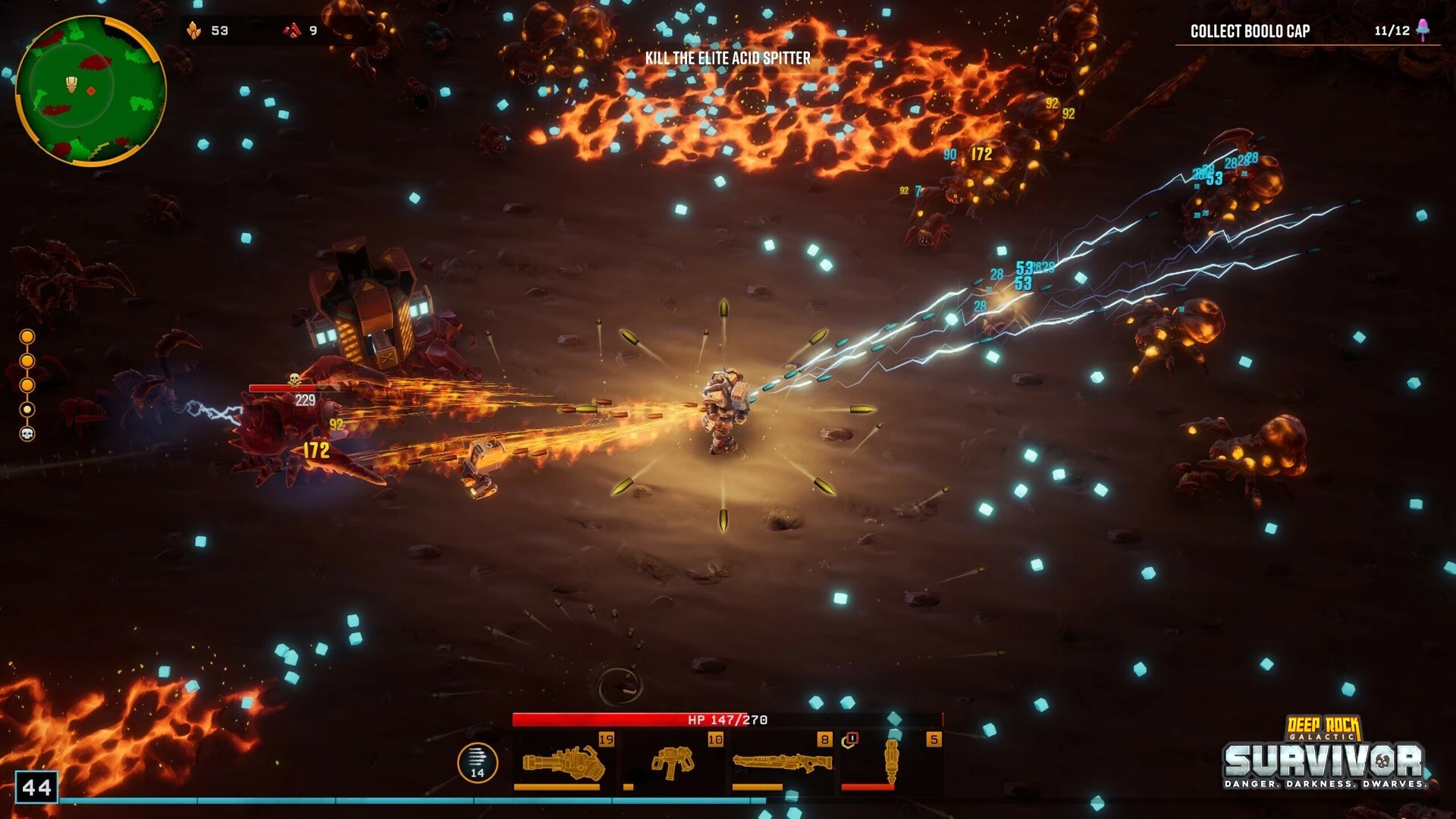Click the circular green minimap
1456x819 pixels.
tap(90, 89)
